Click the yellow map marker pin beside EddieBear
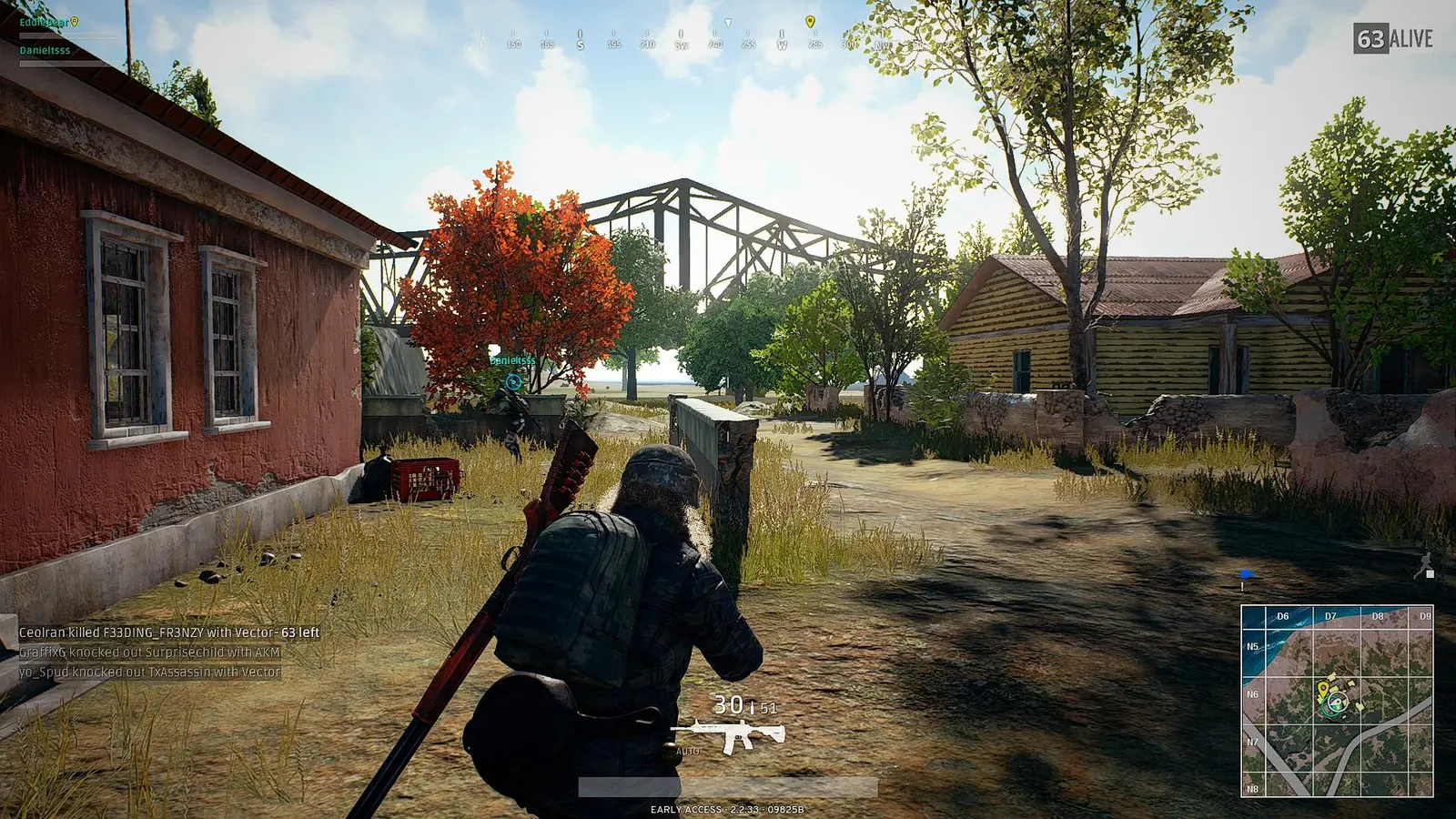 pyautogui.click(x=75, y=22)
